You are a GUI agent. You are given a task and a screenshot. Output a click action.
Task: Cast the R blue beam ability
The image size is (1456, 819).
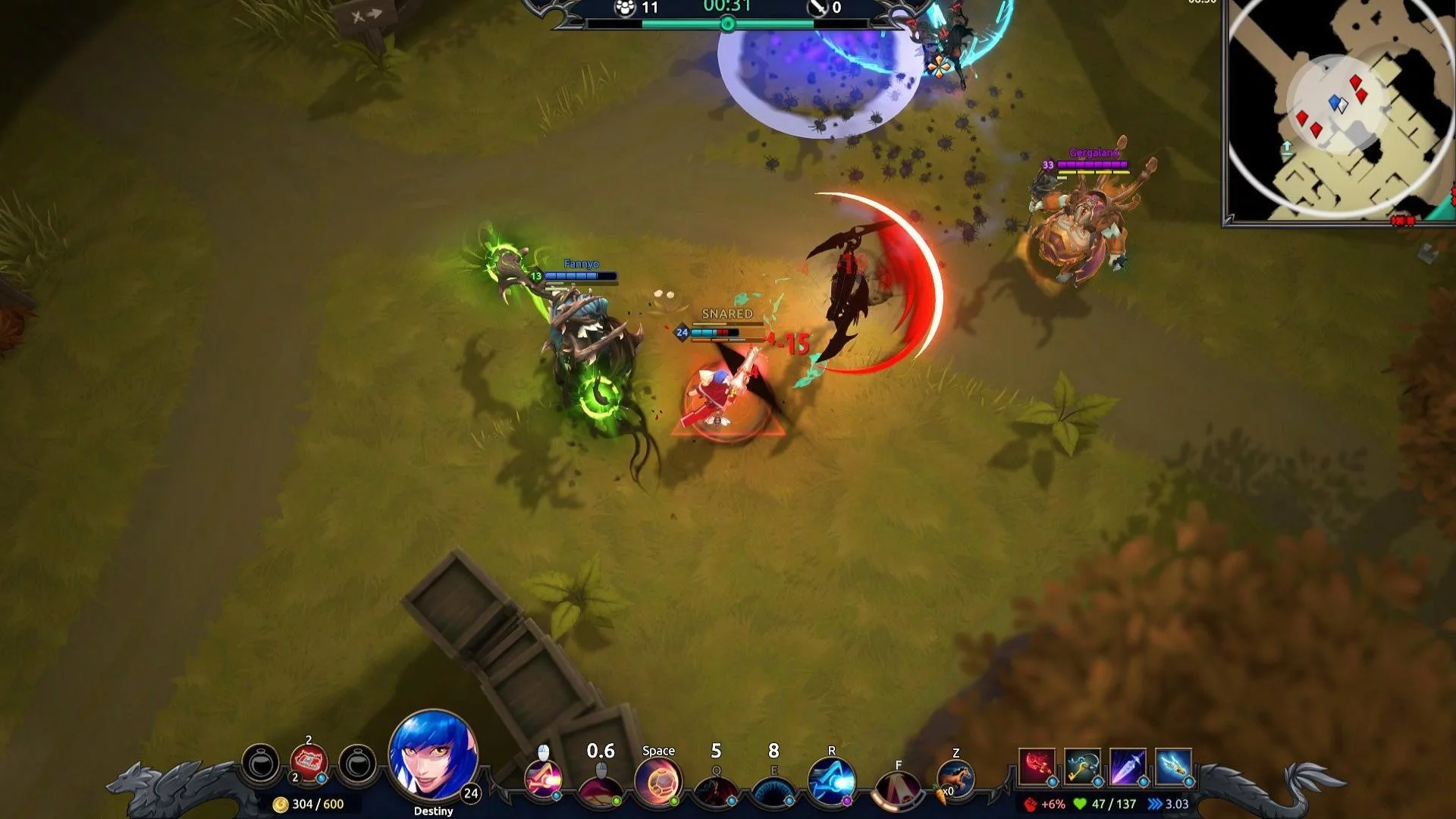[x=831, y=782]
